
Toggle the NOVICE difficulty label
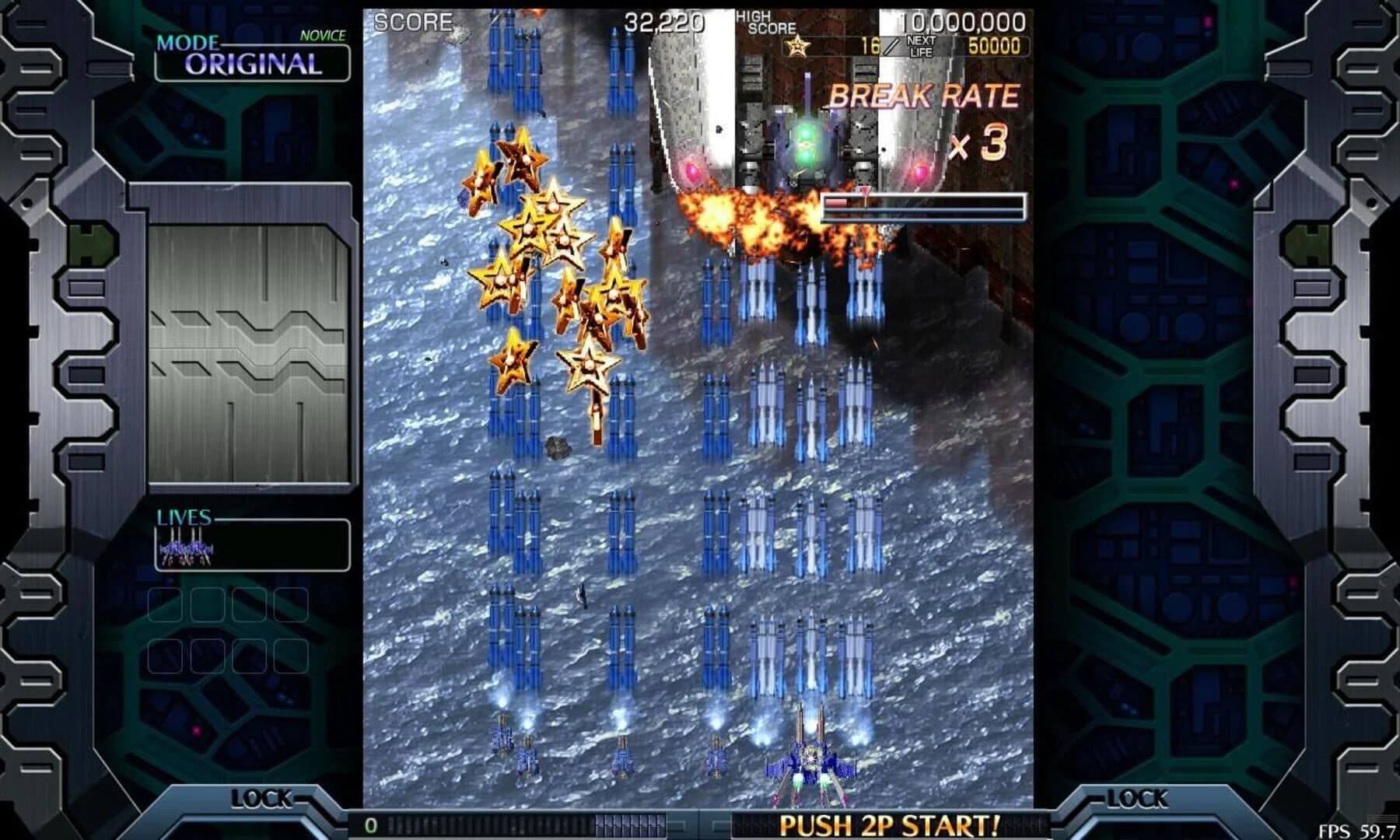(x=322, y=34)
